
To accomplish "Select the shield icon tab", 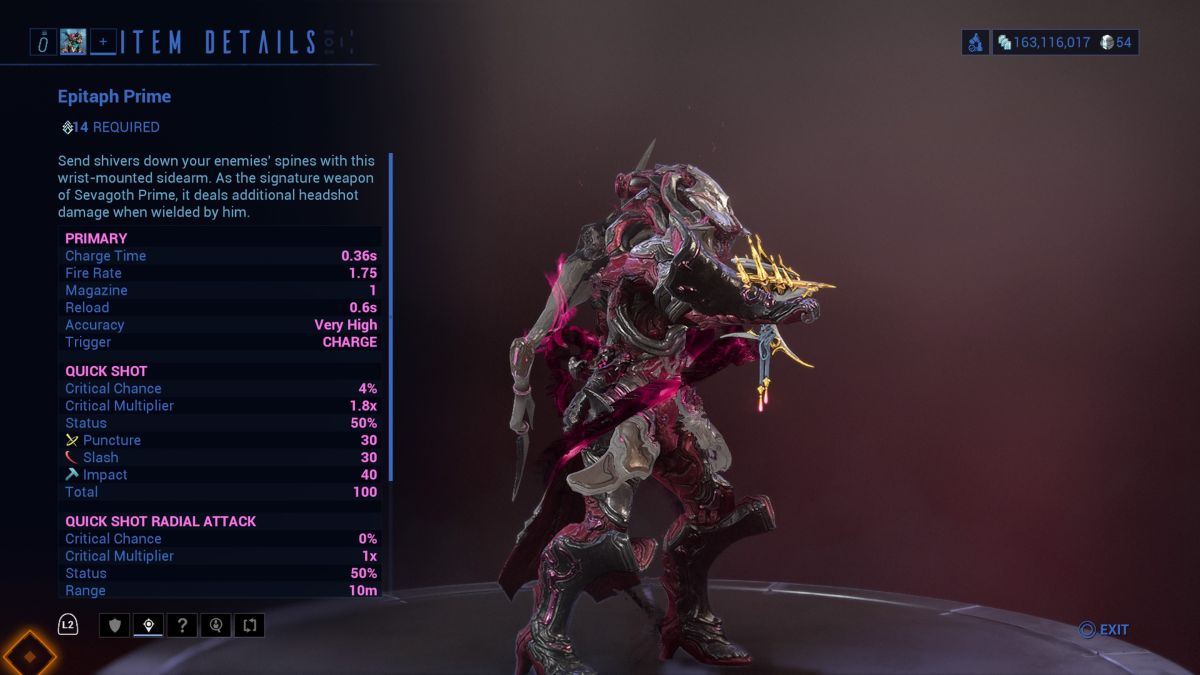I will [116, 626].
